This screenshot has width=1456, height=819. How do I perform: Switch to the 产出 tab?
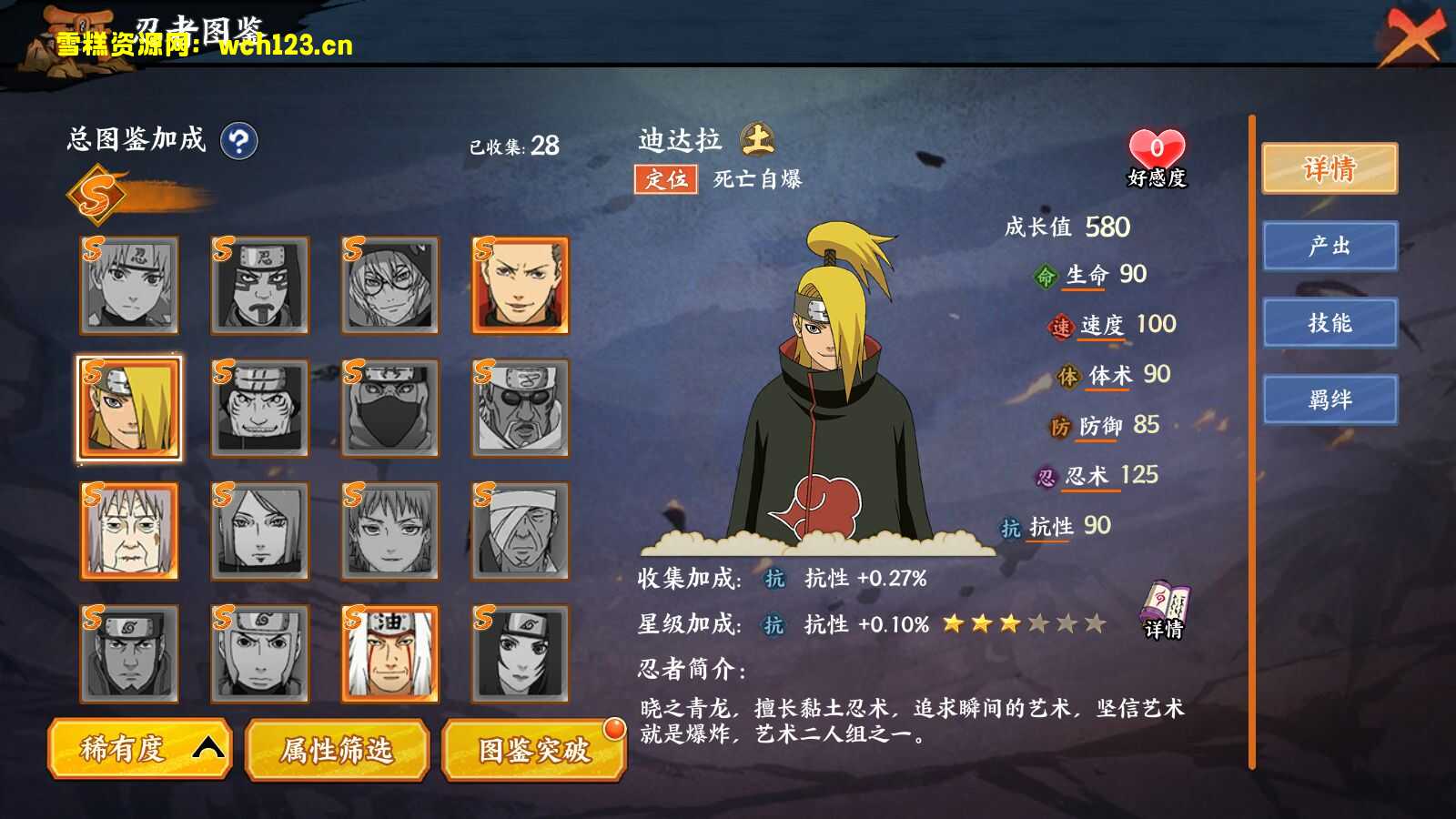tap(1330, 247)
